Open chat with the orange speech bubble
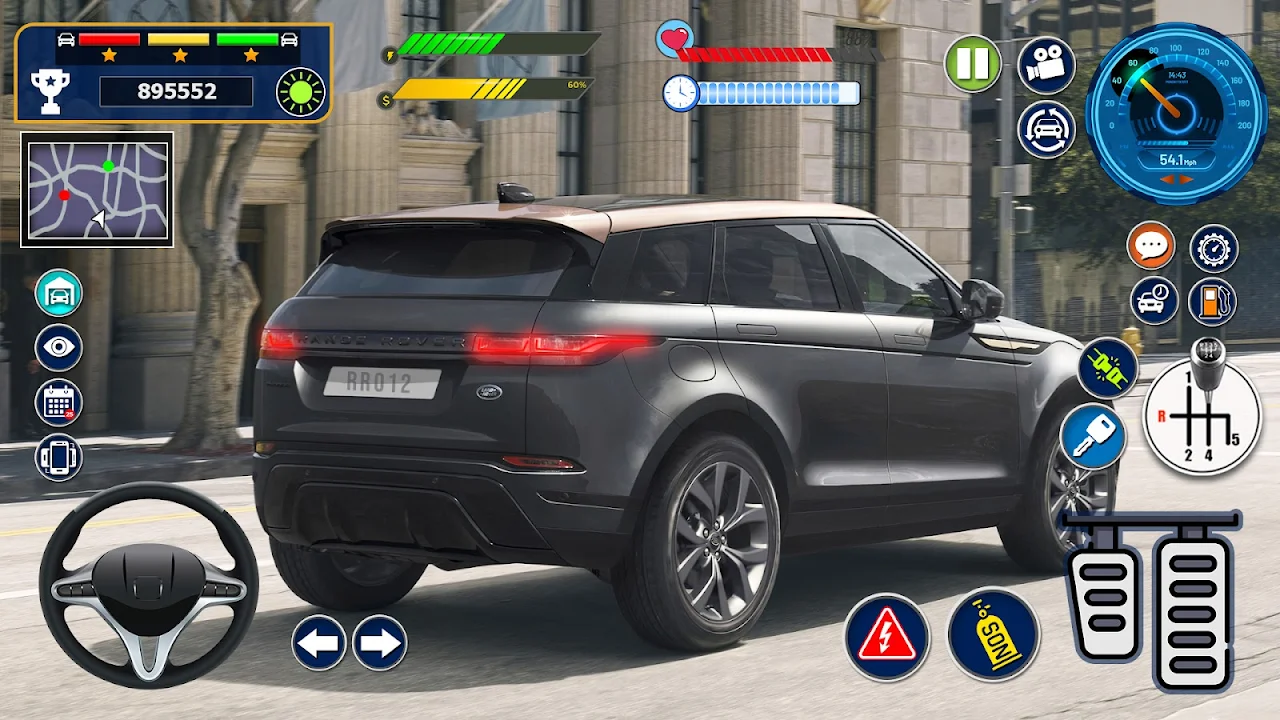The height and width of the screenshot is (720, 1280). pyautogui.click(x=1151, y=246)
